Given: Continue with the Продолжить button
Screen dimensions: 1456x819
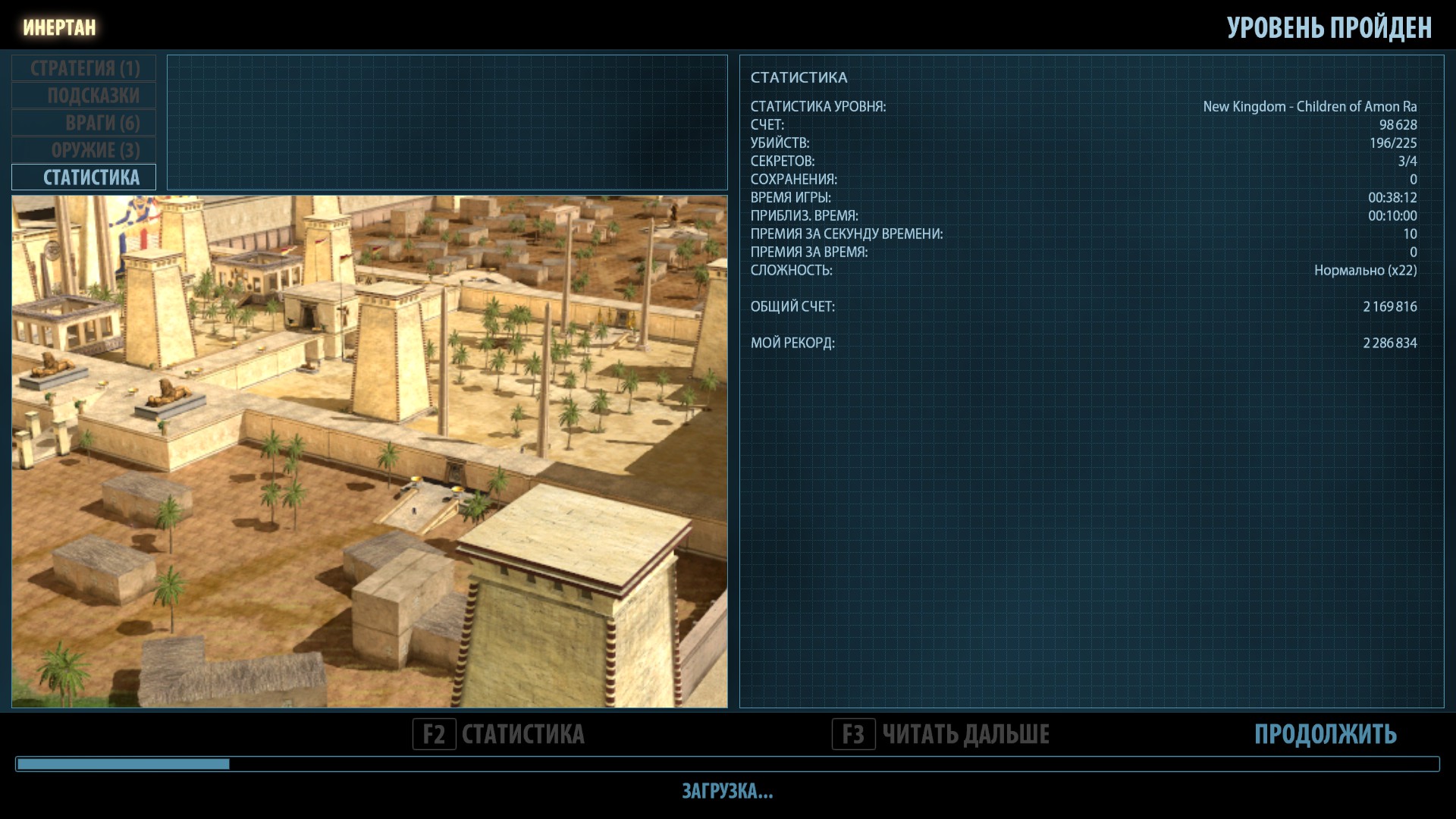Looking at the screenshot, I should coord(1325,734).
